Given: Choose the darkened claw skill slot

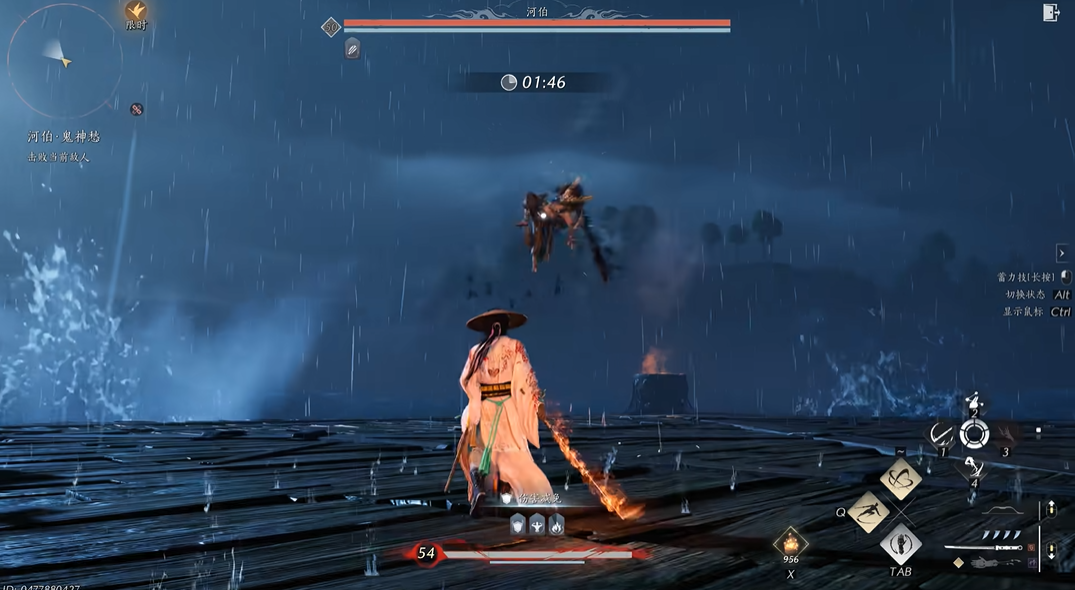Looking at the screenshot, I should coord(1005,435).
